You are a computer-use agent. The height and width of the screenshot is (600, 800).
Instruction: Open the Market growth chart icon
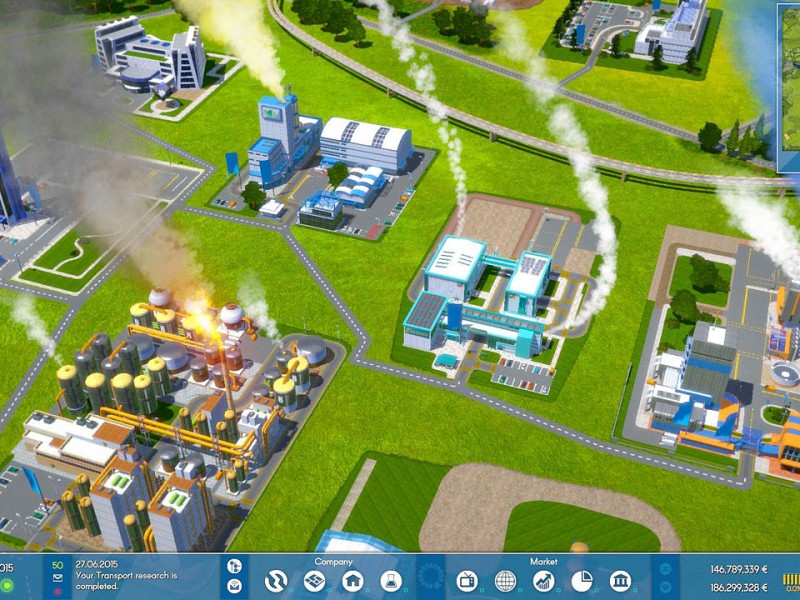point(544,581)
